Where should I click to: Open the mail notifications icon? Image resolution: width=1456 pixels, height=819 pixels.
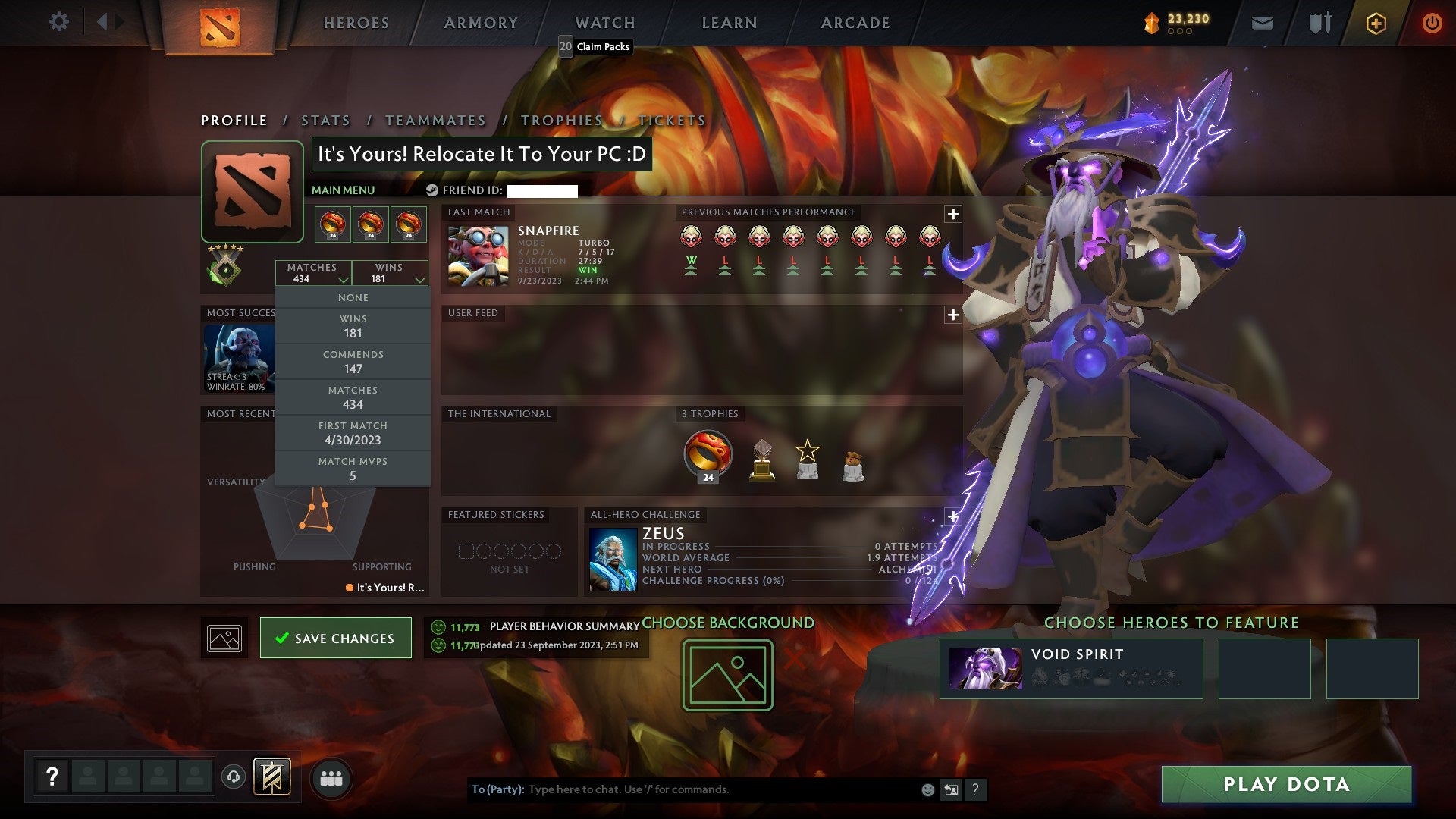click(x=1263, y=23)
